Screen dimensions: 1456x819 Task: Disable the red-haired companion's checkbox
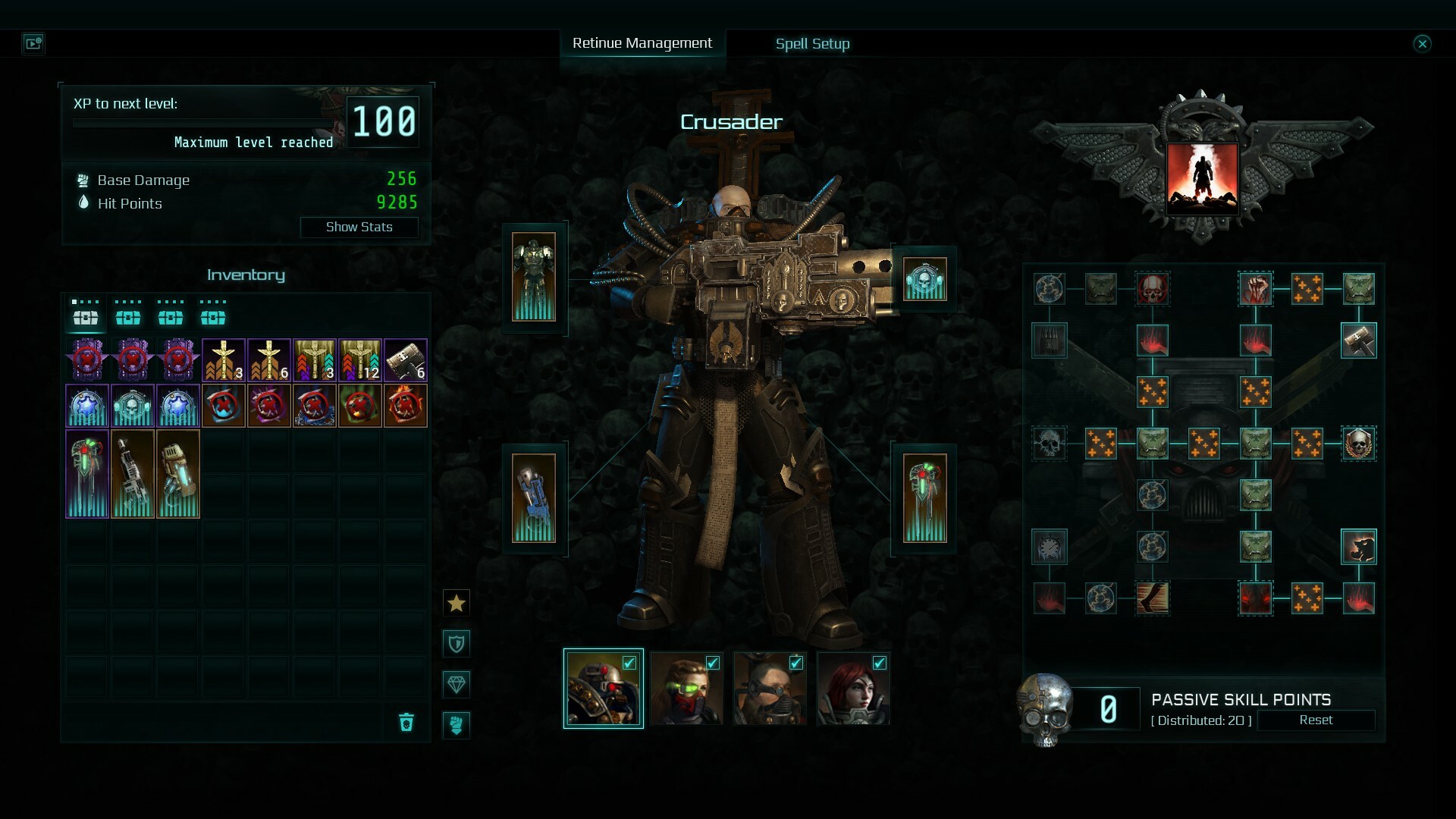[x=880, y=663]
